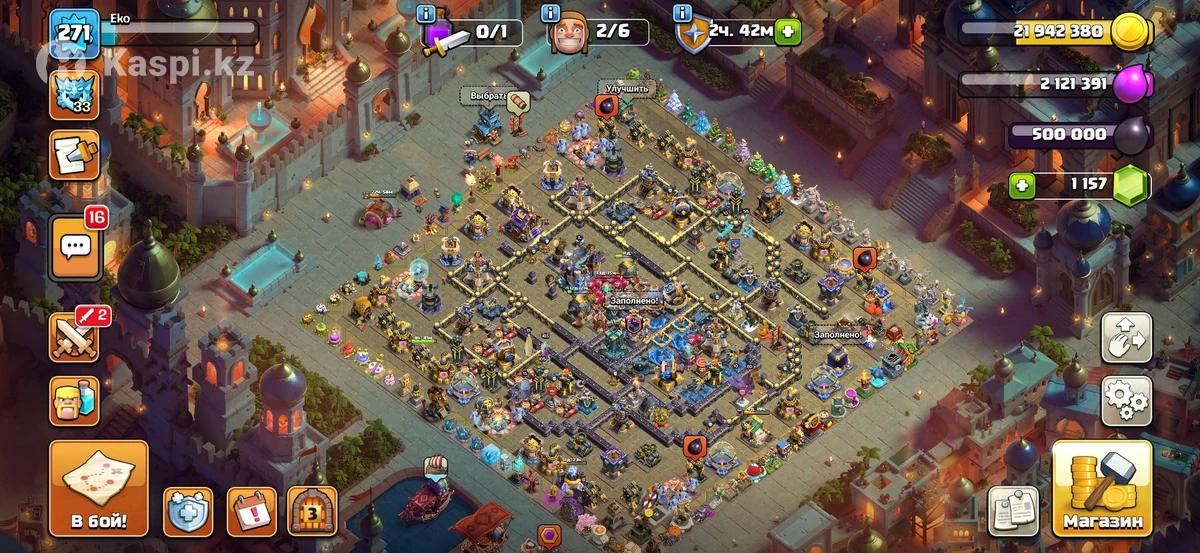Open the clipboard notes button beside shop

tap(1013, 511)
